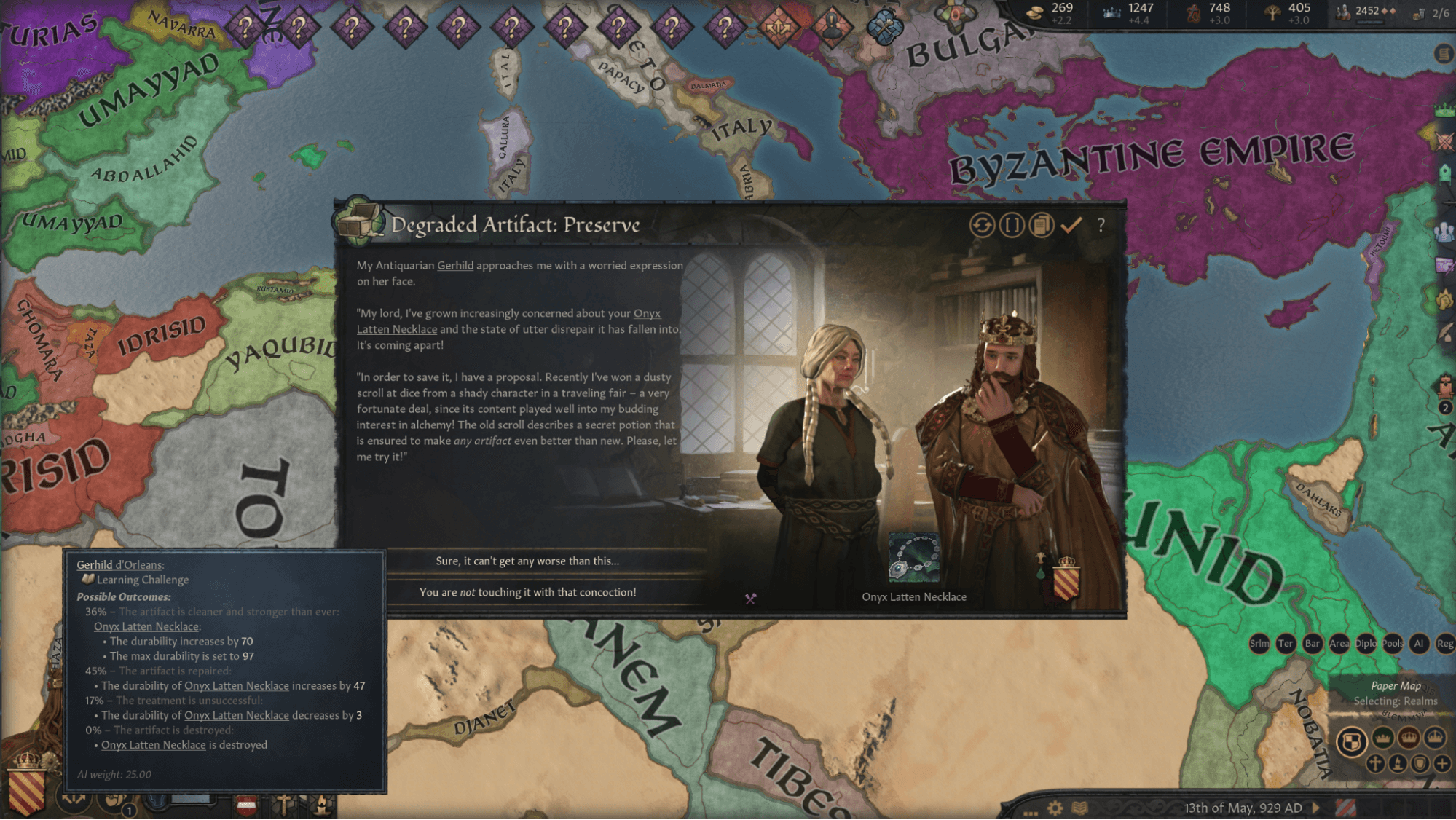Switch to the Realms checkered shield map mode

[x=1352, y=741]
